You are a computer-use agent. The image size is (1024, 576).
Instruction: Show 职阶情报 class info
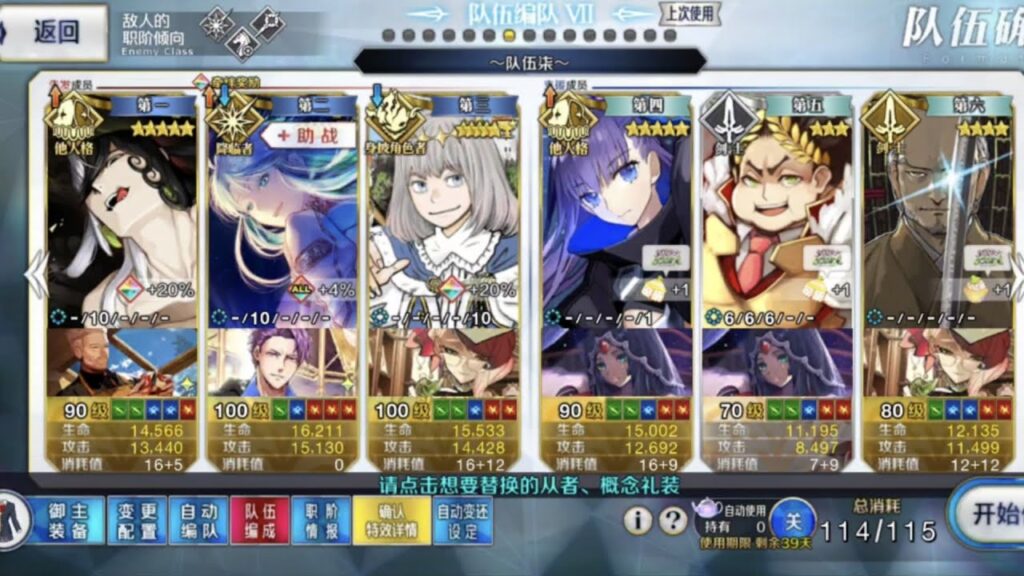(x=322, y=521)
